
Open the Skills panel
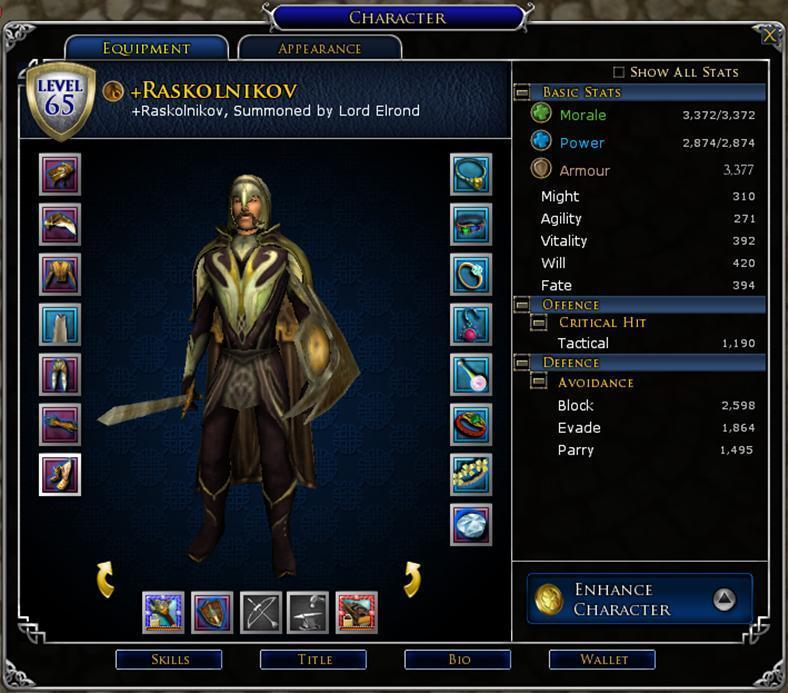[x=170, y=659]
